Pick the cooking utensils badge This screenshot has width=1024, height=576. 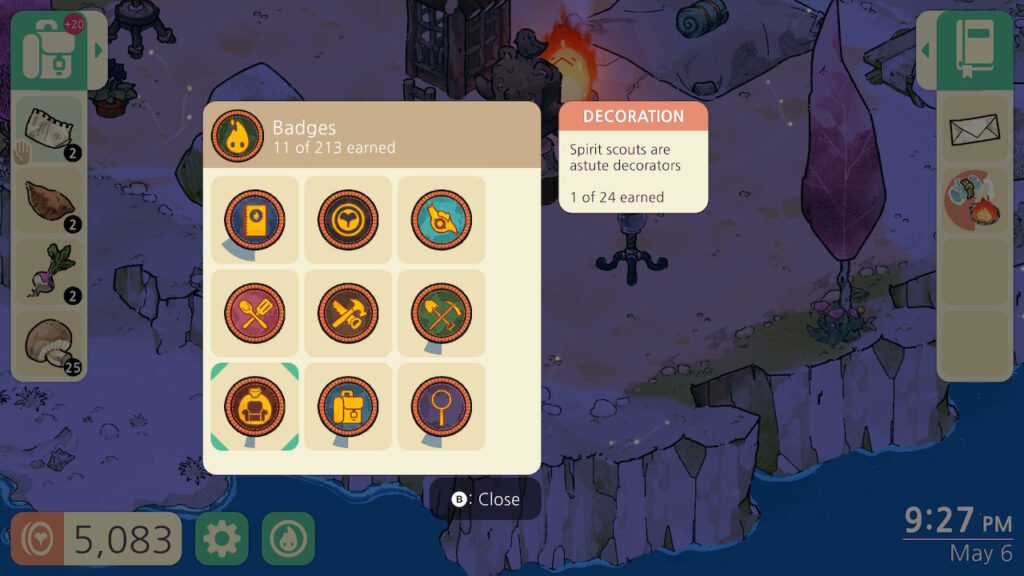(x=254, y=313)
